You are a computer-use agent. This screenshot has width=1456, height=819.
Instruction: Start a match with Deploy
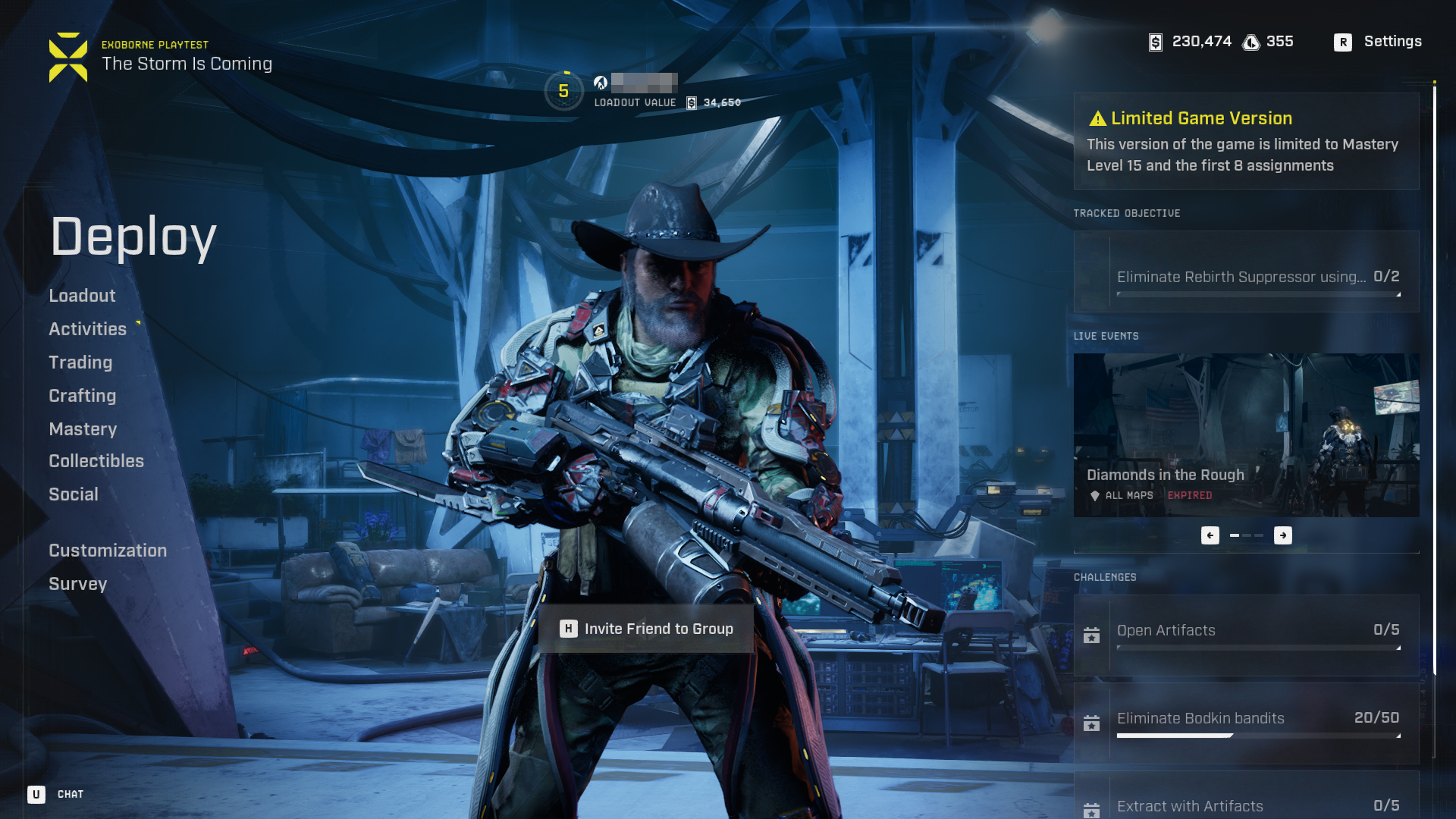click(x=133, y=237)
